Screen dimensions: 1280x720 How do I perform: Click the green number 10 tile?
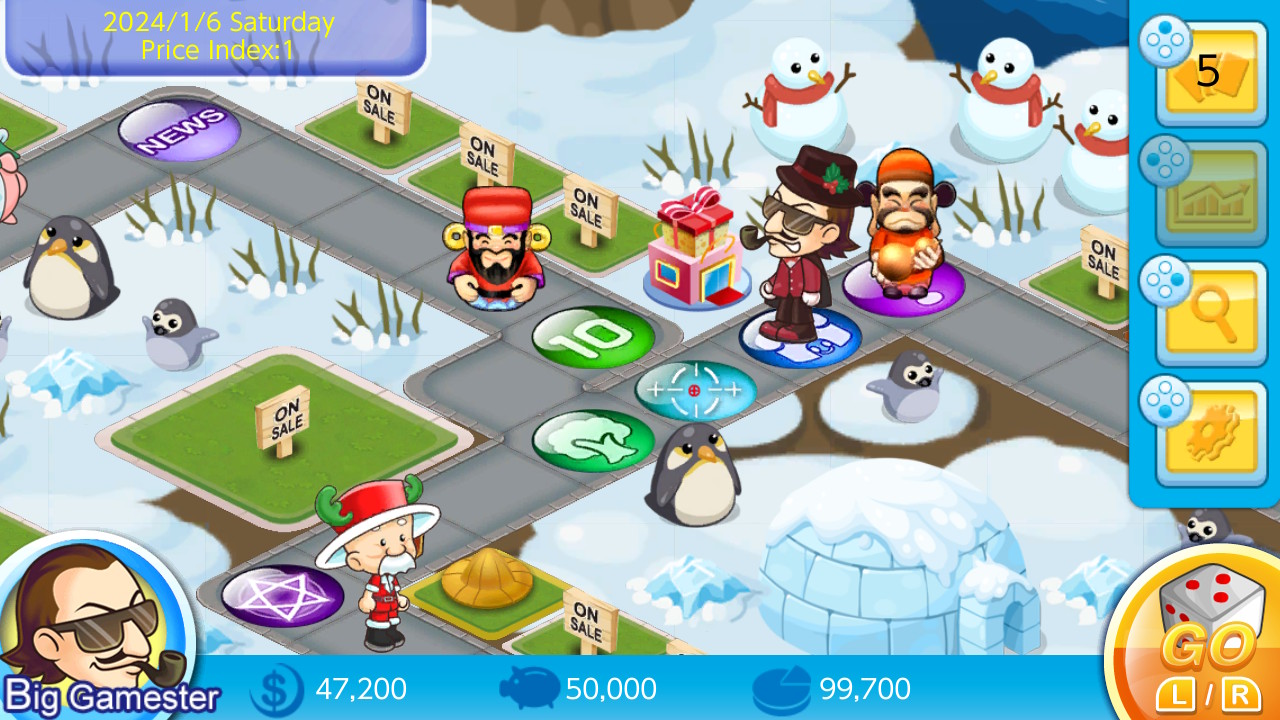pyautogui.click(x=592, y=335)
